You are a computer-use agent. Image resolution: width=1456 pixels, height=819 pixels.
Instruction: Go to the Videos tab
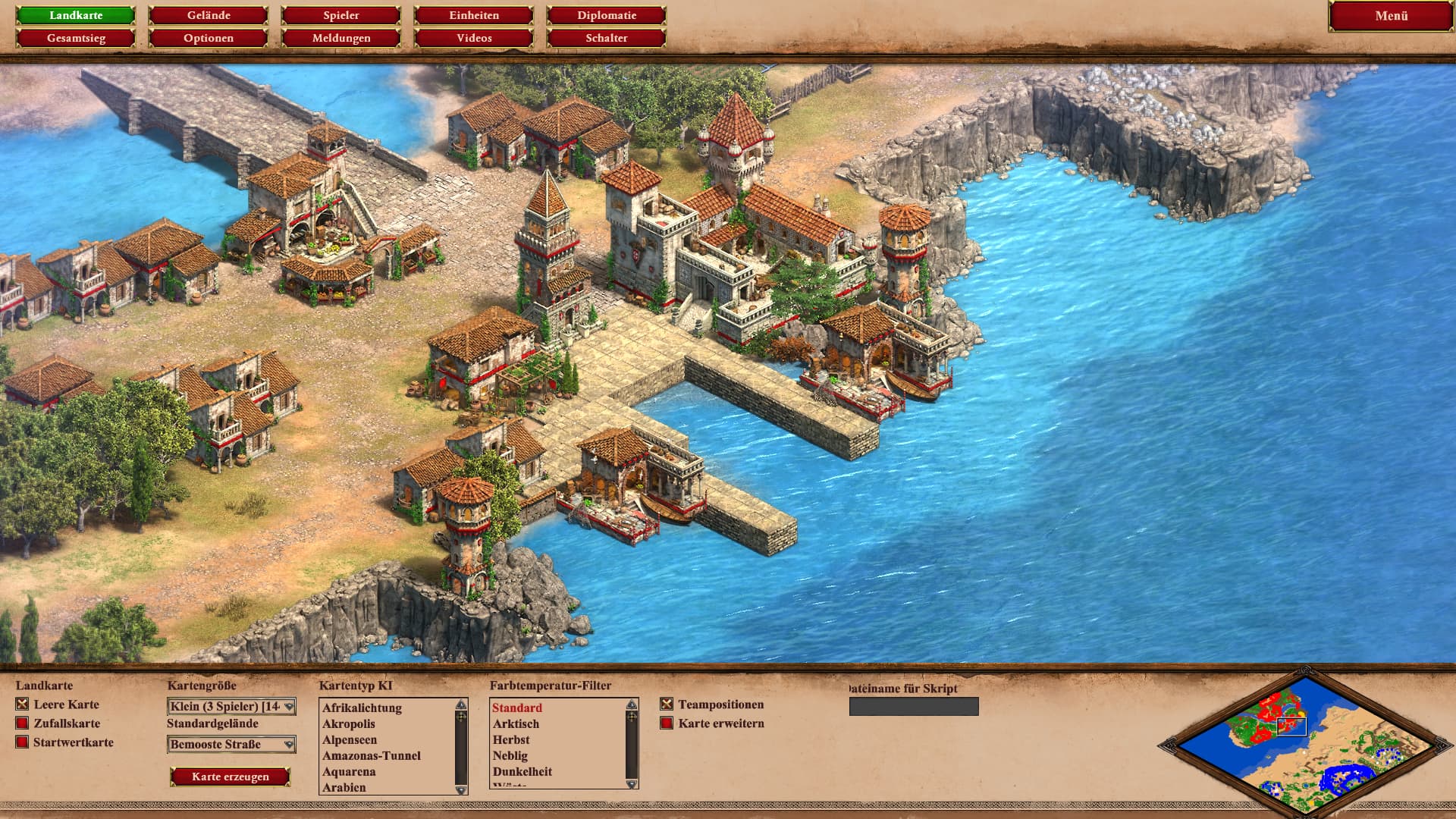point(474,38)
